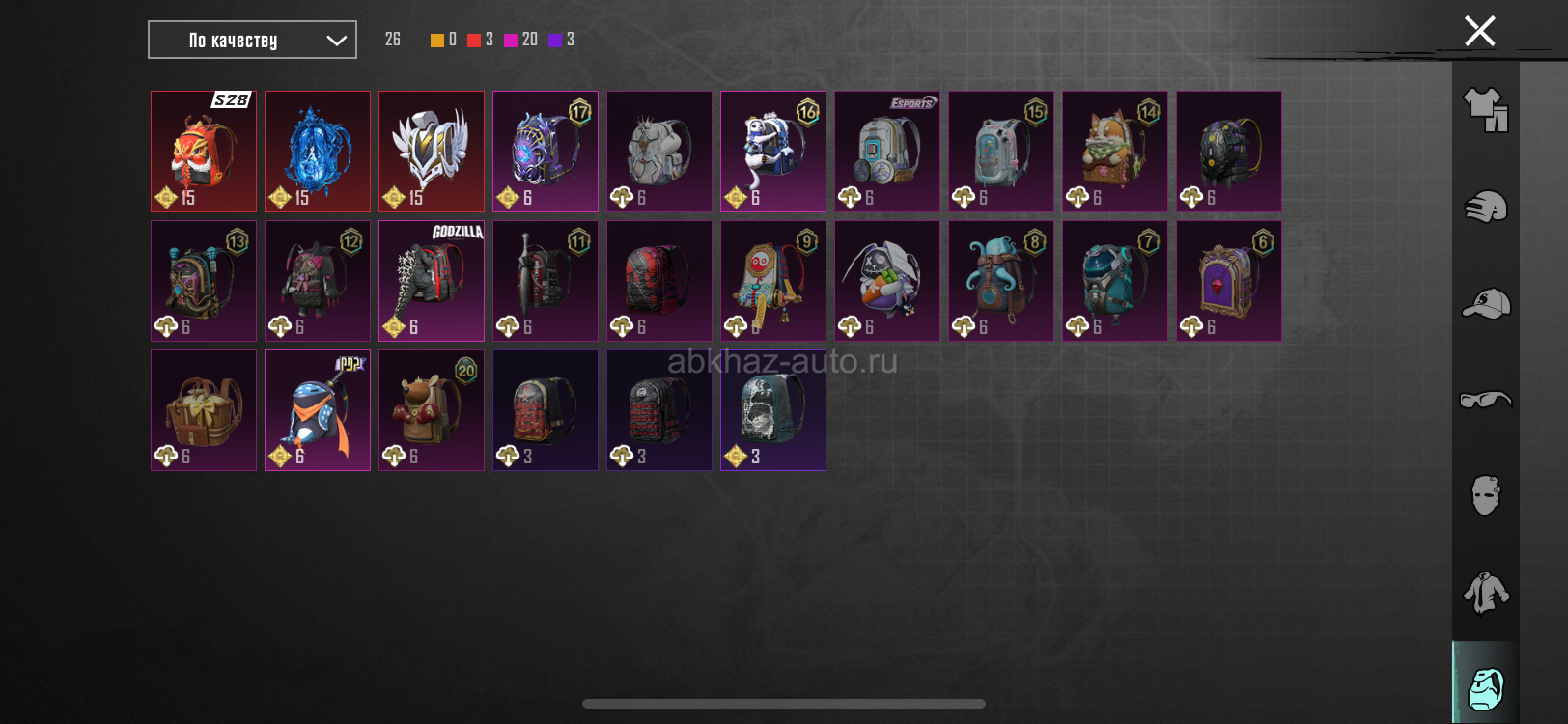Viewport: 1568px width, 724px height.
Task: Select the Esports branded backpack
Action: [x=887, y=152]
